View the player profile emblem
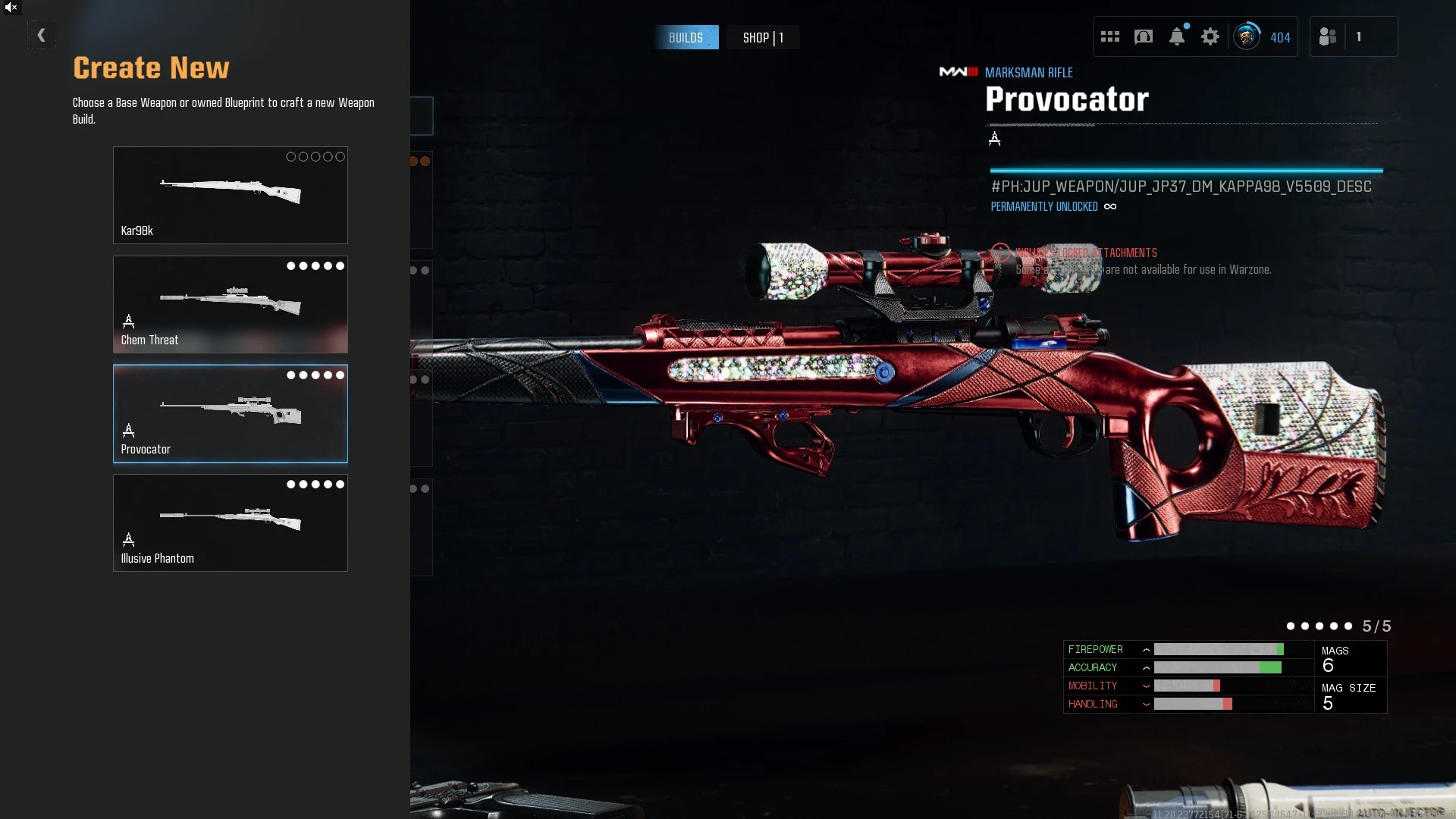This screenshot has height=819, width=1456. coord(1246,36)
